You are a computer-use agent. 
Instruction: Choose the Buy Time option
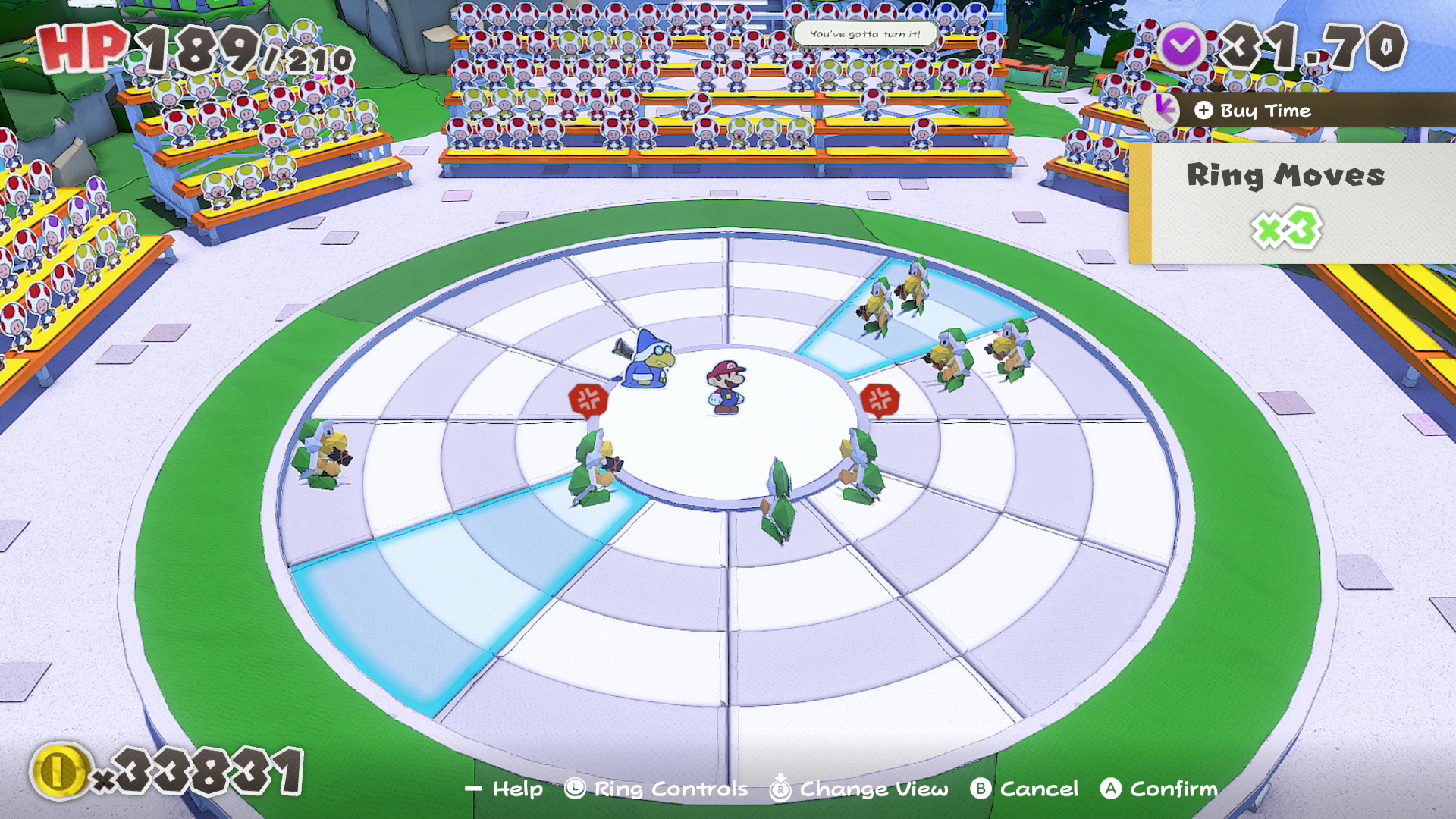point(1264,111)
